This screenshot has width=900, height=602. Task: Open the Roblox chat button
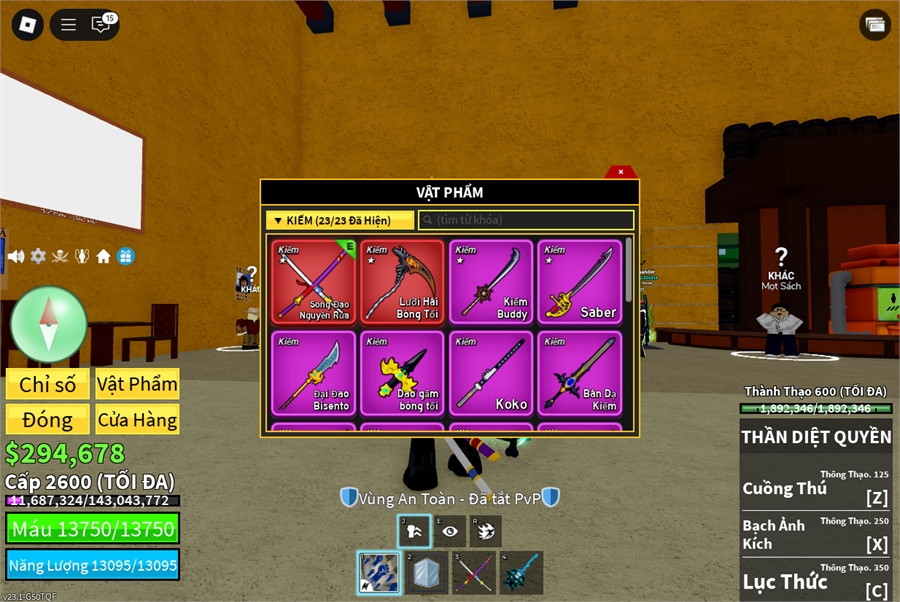(101, 25)
